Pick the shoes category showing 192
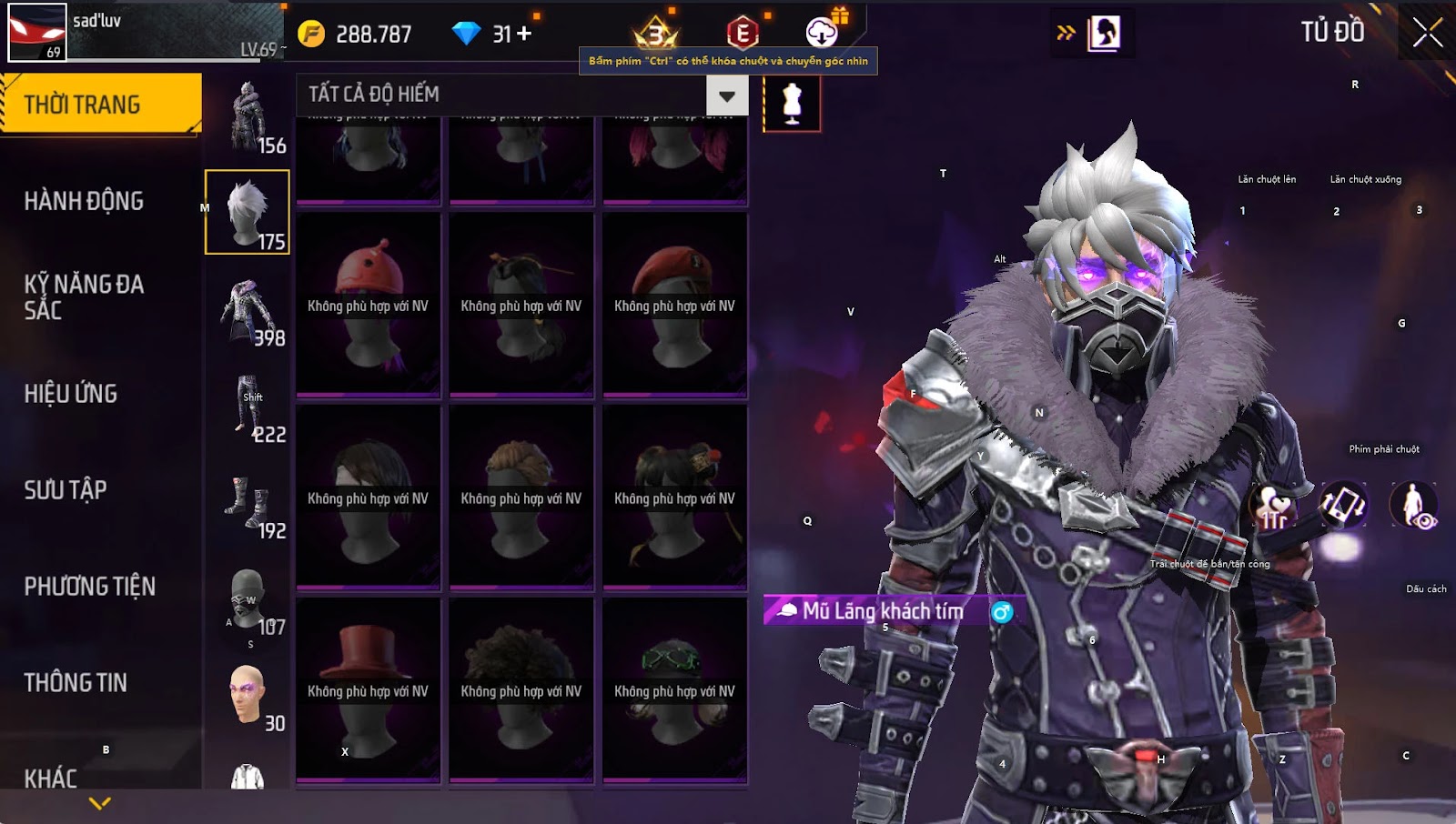 [x=248, y=504]
